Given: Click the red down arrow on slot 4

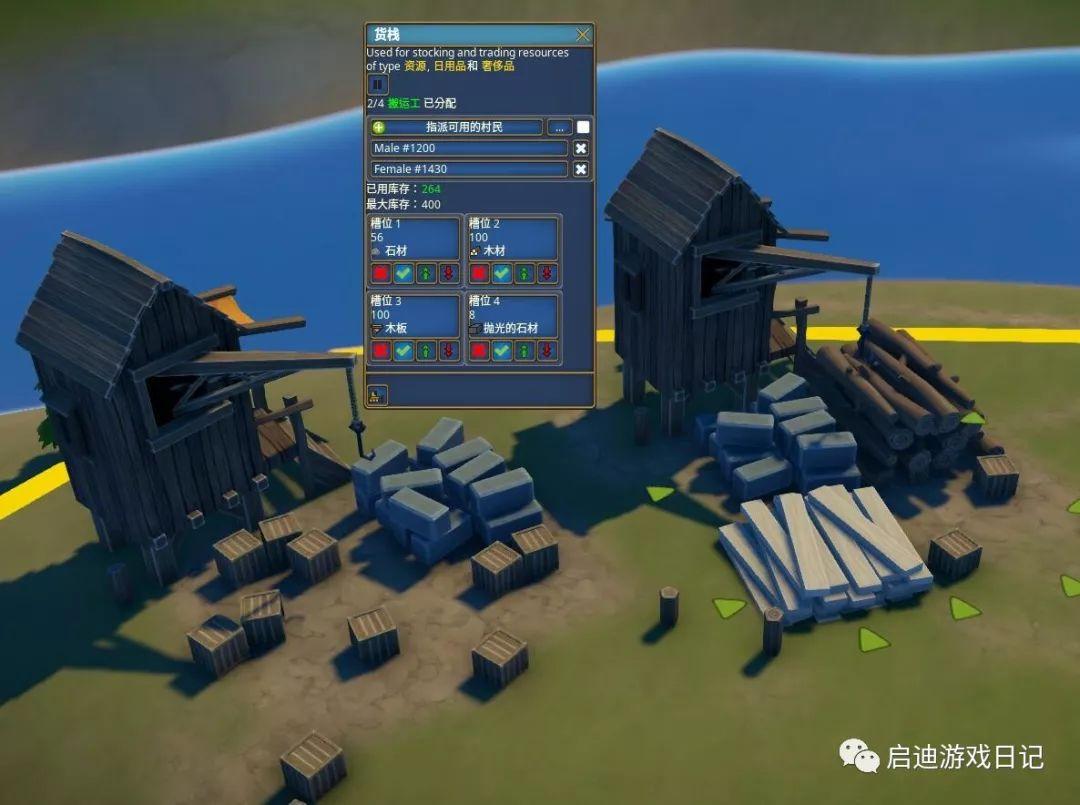Looking at the screenshot, I should click(x=545, y=350).
